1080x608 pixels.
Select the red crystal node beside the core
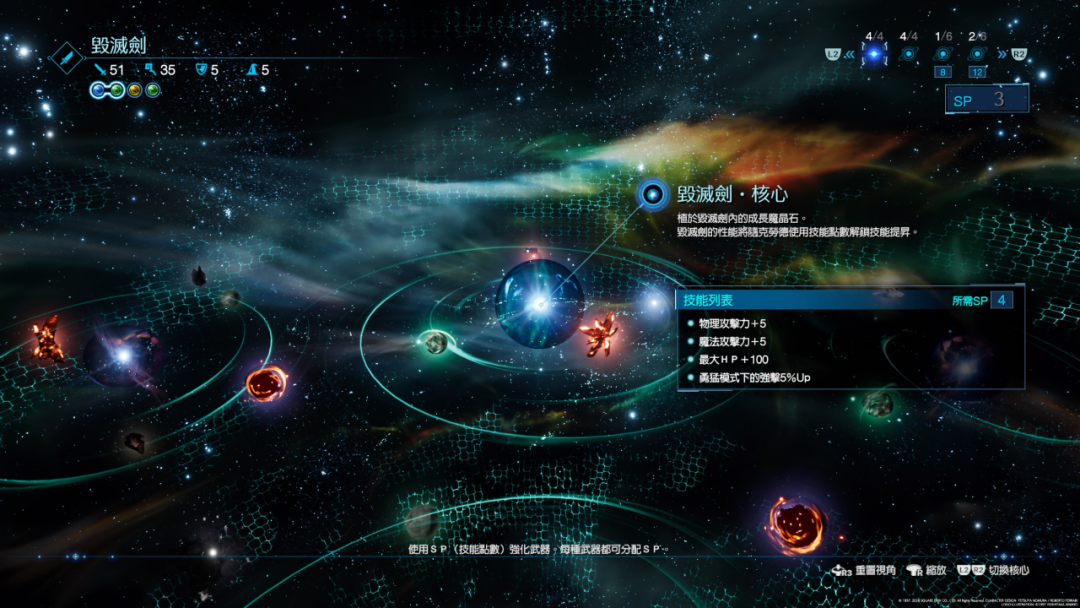click(600, 333)
